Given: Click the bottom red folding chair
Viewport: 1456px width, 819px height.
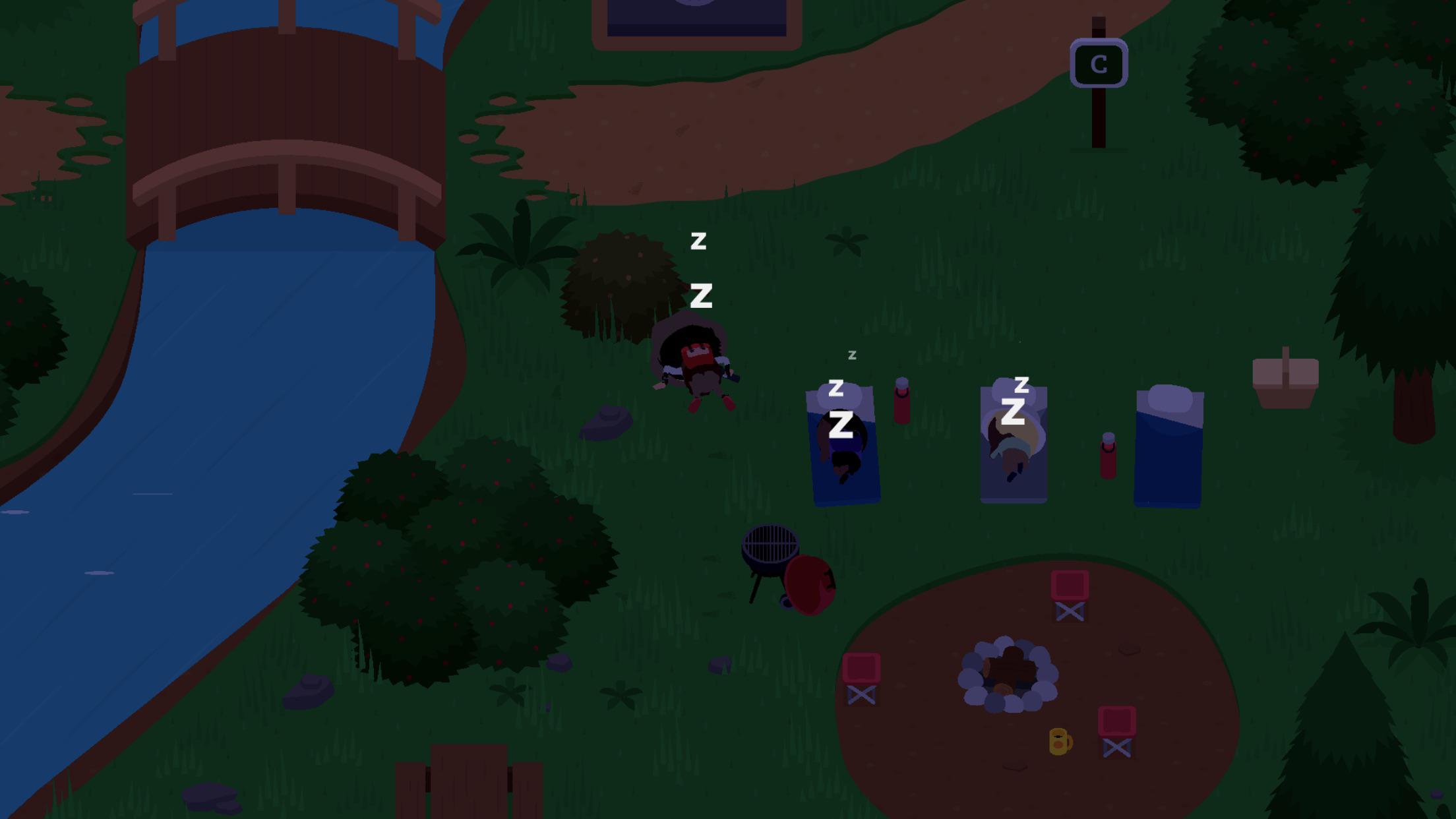Looking at the screenshot, I should pyautogui.click(x=1116, y=732).
